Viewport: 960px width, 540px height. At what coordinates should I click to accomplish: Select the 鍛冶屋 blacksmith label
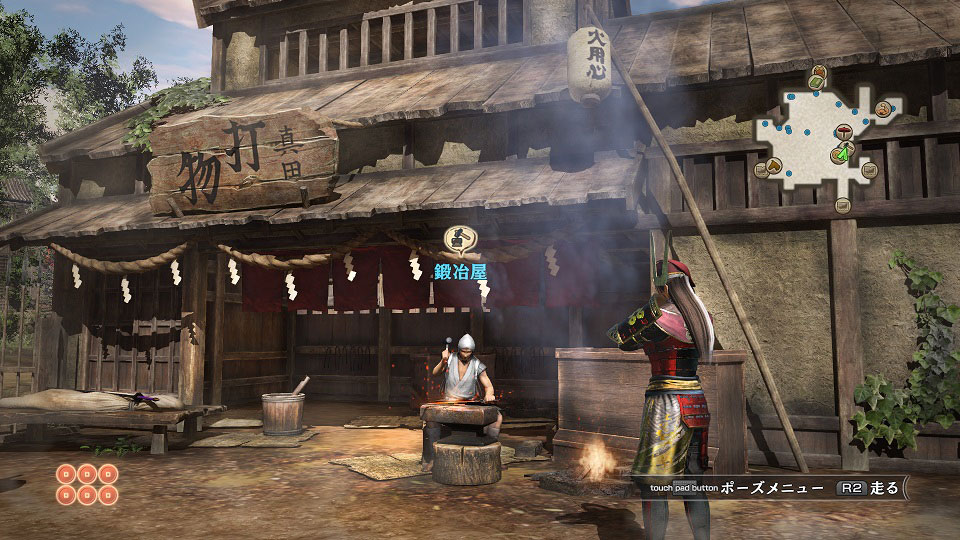click(x=459, y=270)
